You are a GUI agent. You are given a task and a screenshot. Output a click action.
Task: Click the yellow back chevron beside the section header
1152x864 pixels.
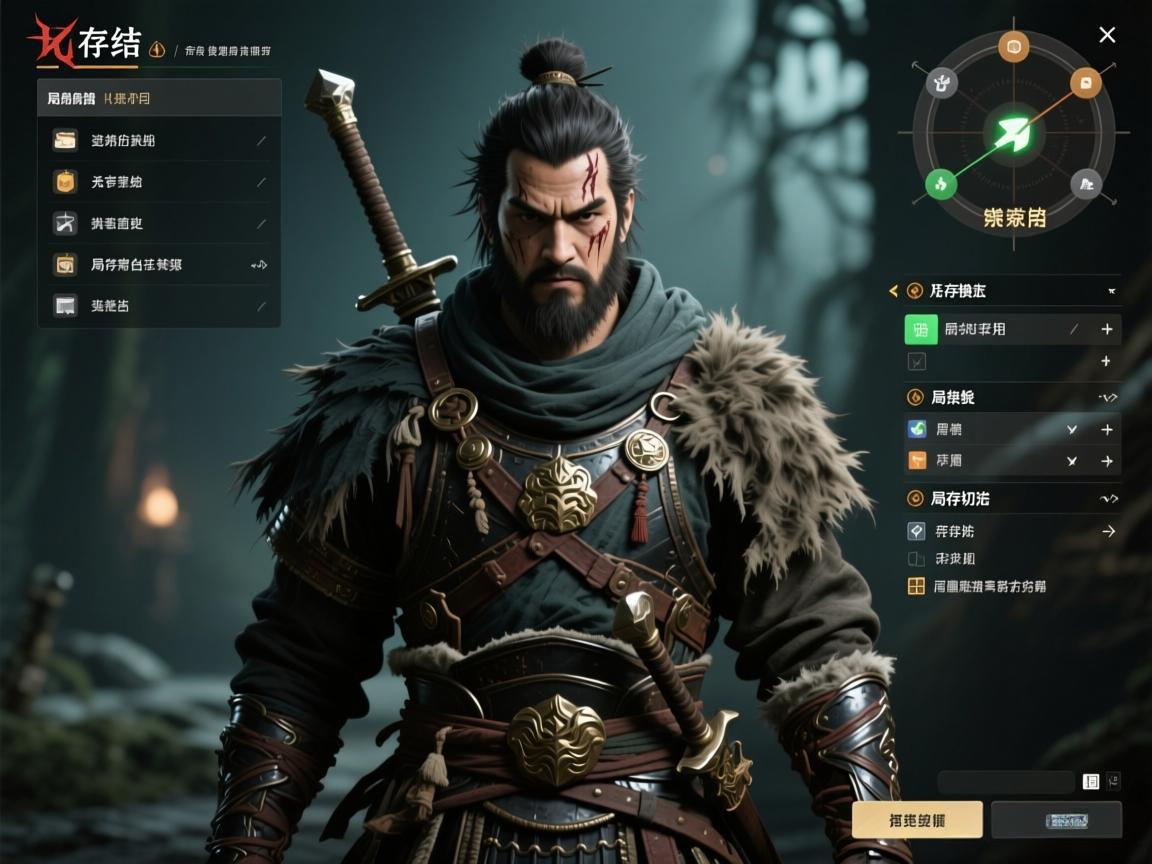coord(893,291)
